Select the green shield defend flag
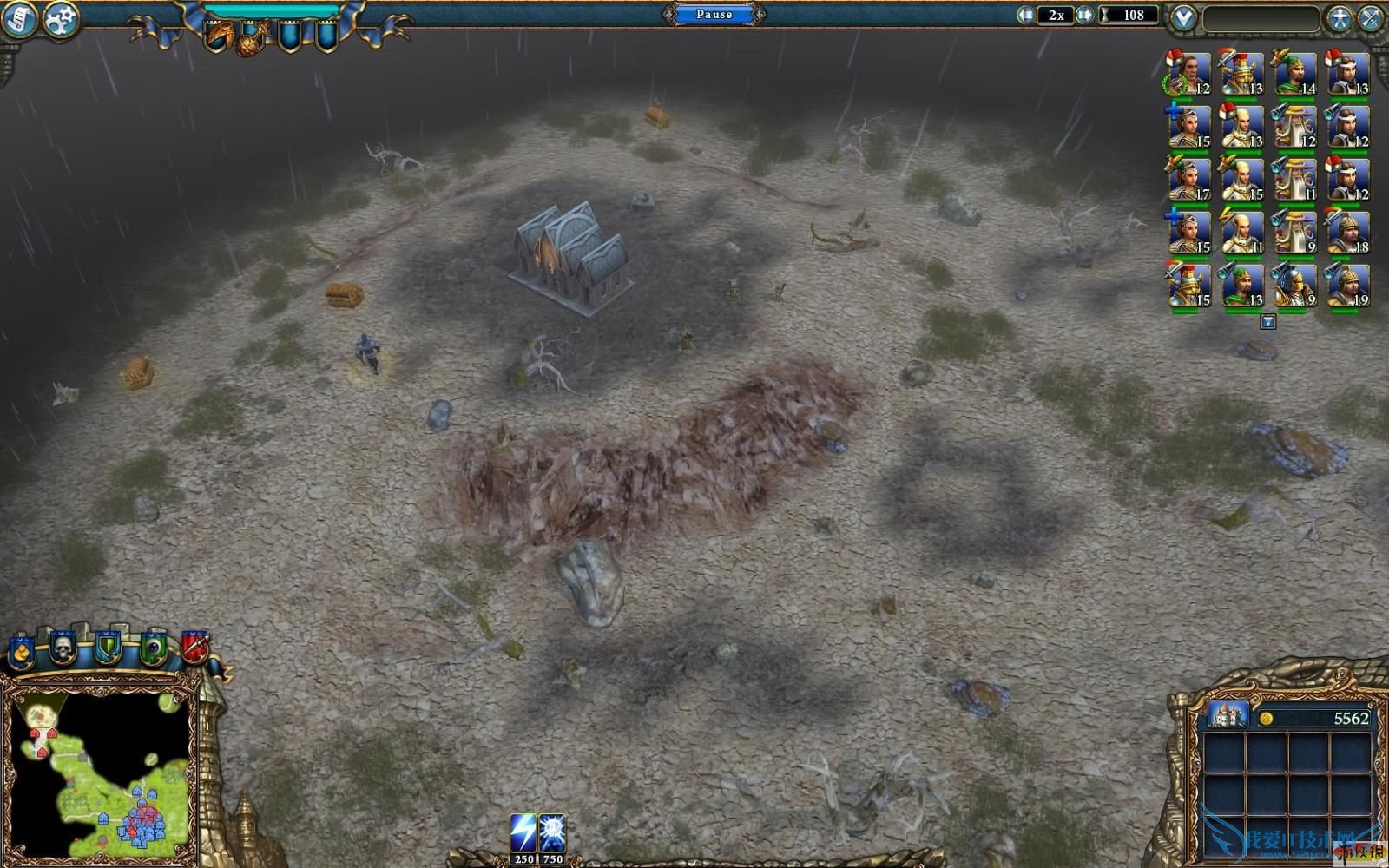Screen dimensions: 1389x868 tap(108, 648)
